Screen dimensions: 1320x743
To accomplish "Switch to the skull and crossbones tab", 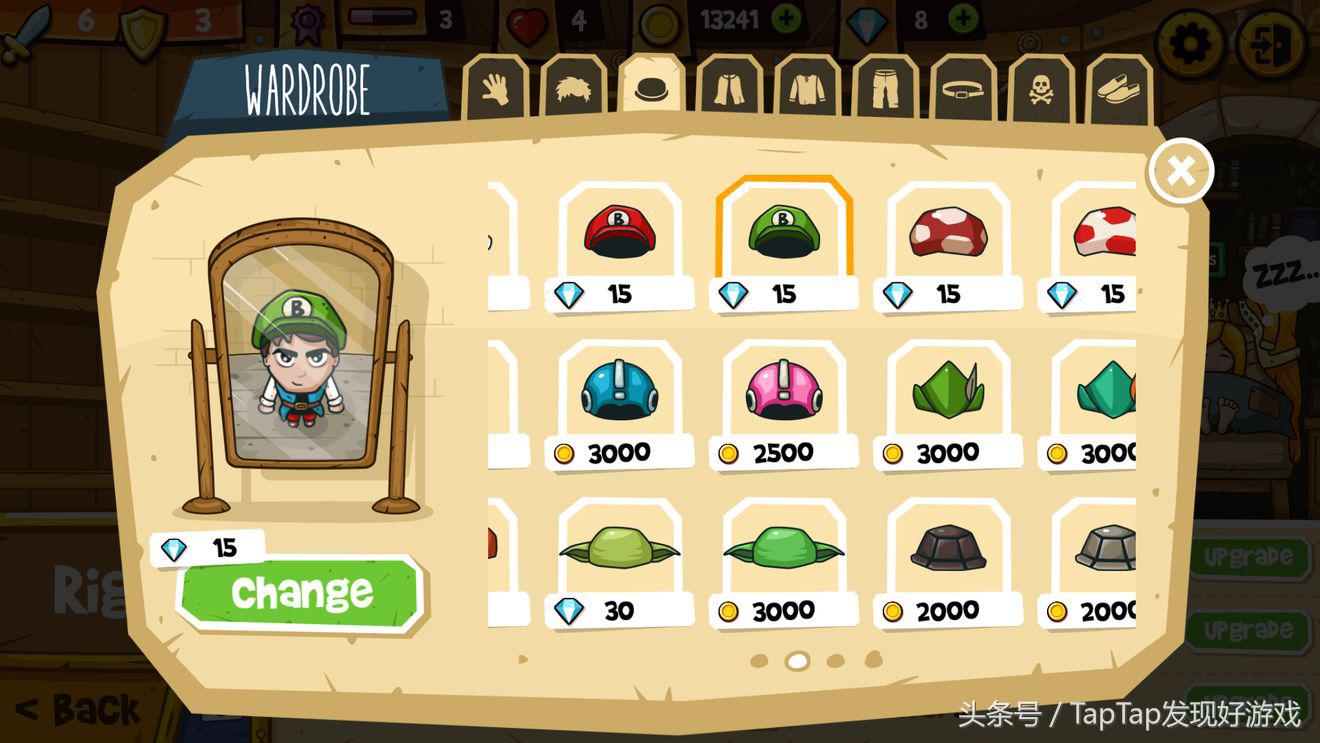I will [1041, 91].
